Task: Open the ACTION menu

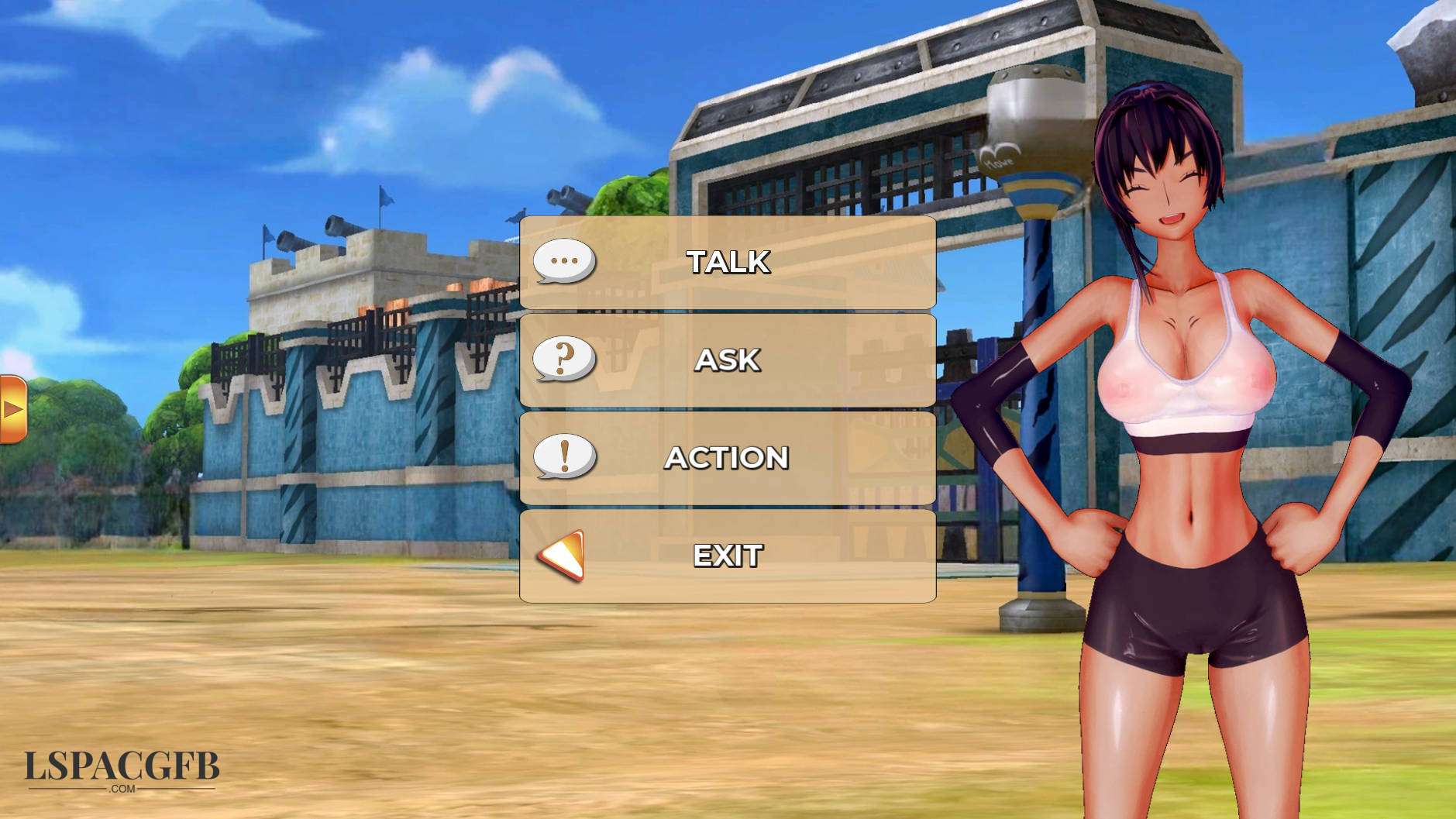Action: click(727, 458)
